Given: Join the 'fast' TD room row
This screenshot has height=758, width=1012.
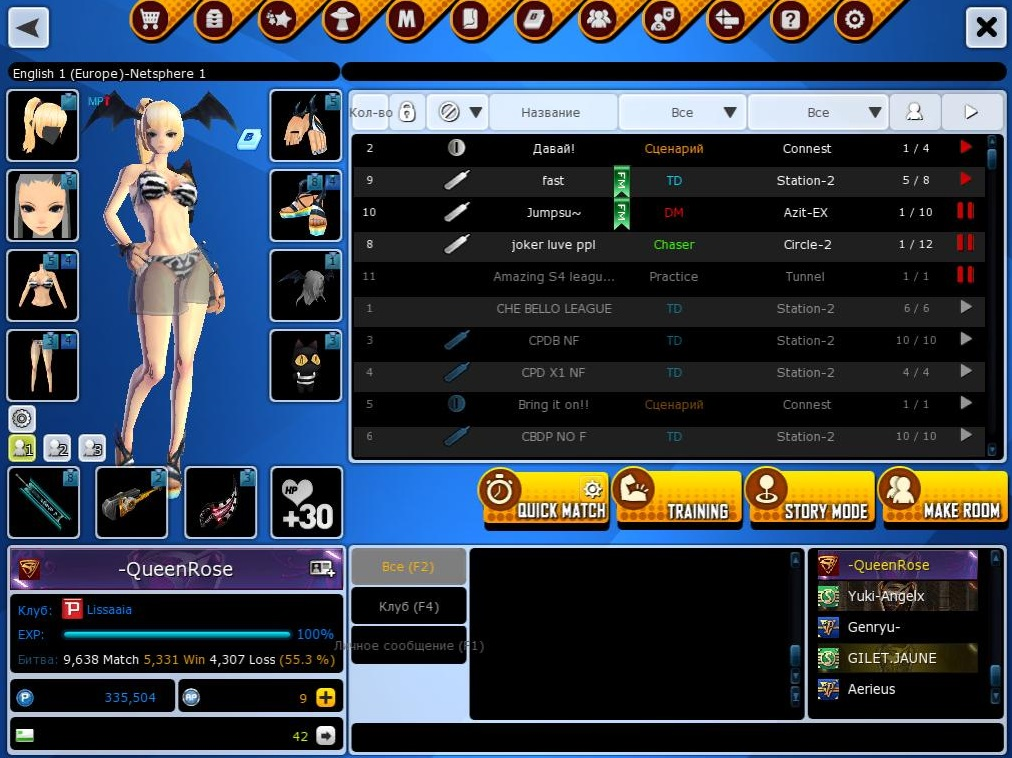Looking at the screenshot, I should [x=553, y=181].
